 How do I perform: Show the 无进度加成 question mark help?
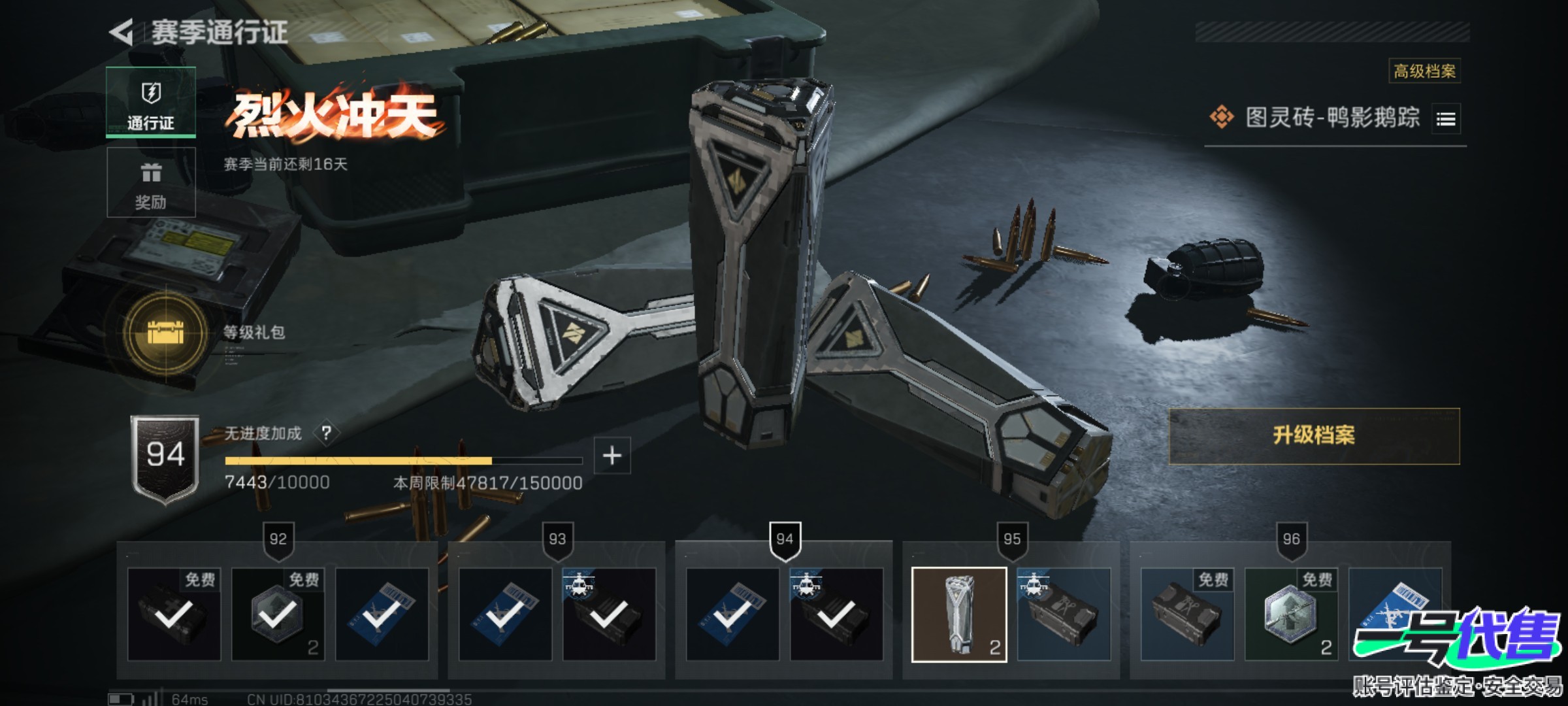327,433
